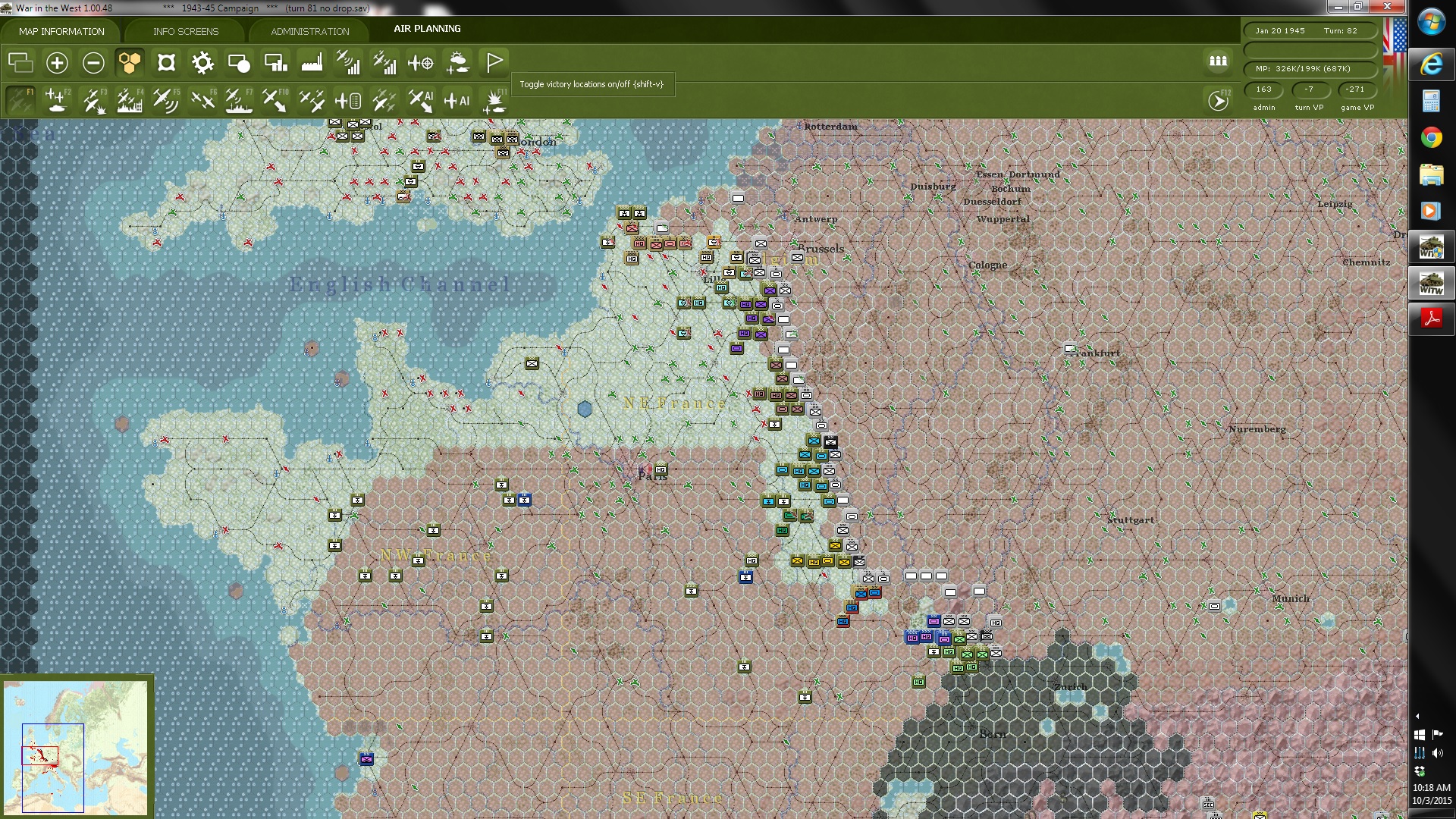Toggle the hex grid display
This screenshot has width=1456, height=819.
[130, 63]
